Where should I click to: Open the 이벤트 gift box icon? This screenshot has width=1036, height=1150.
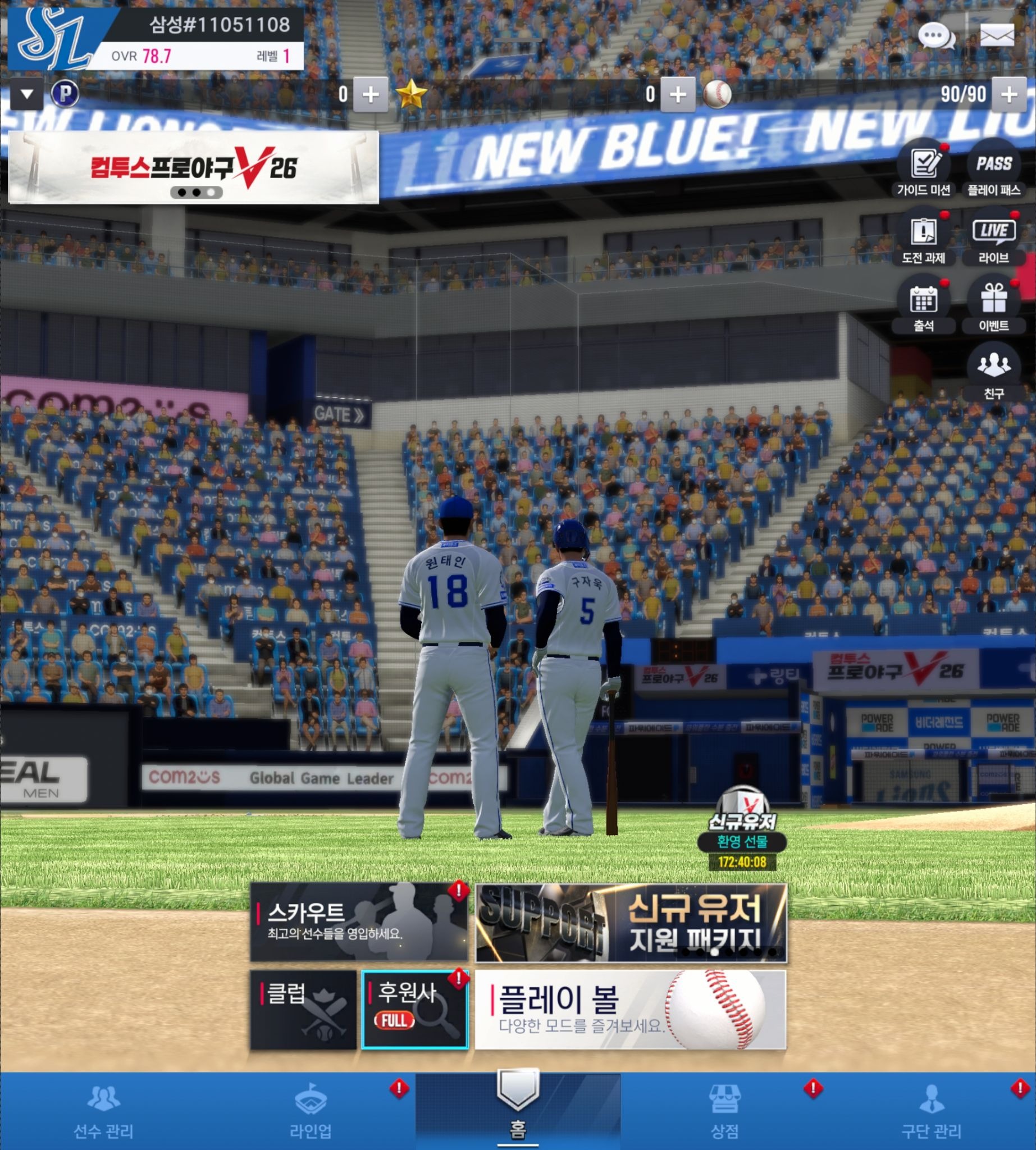click(x=994, y=304)
